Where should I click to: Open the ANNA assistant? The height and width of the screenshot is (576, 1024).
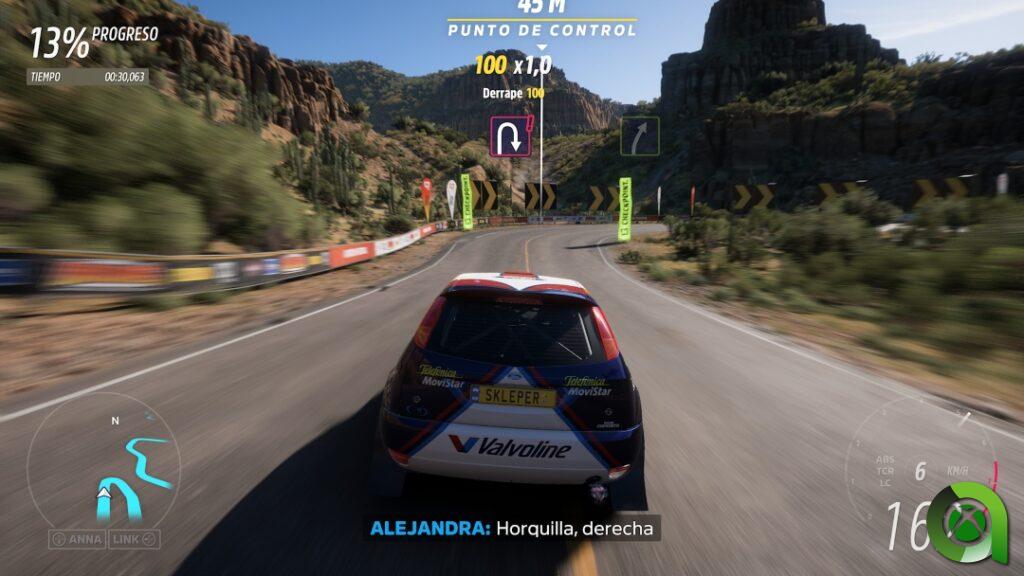(x=77, y=539)
